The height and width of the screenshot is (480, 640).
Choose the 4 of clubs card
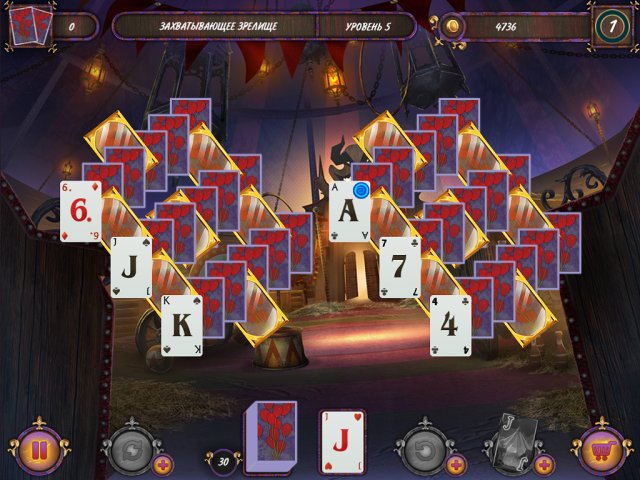(x=450, y=324)
